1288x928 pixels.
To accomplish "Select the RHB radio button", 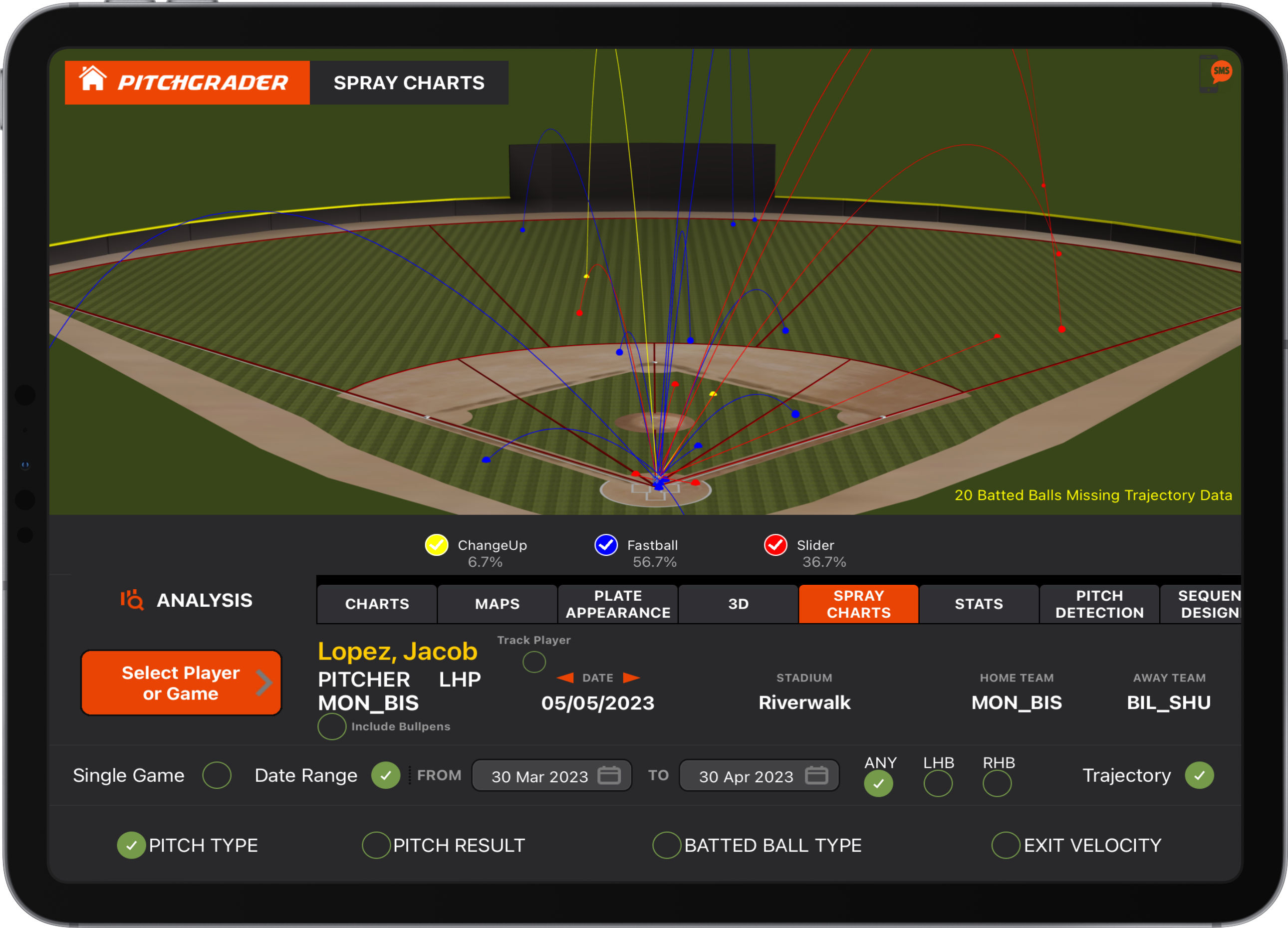I will click(997, 784).
